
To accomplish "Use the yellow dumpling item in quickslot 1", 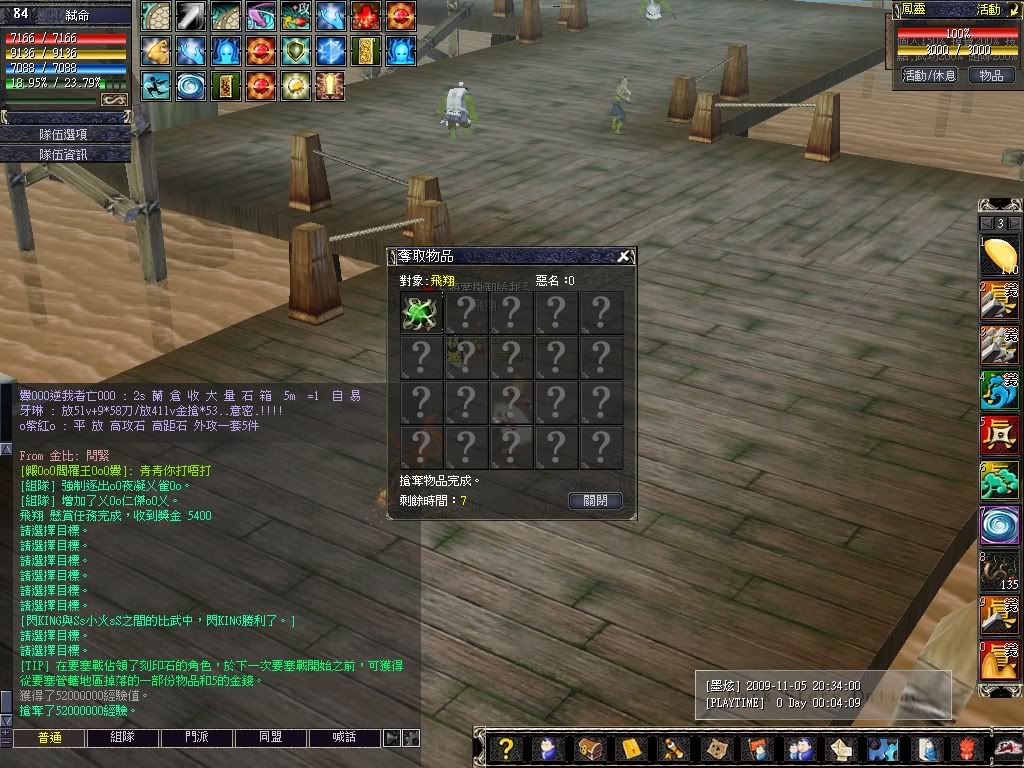I will pos(1000,255).
